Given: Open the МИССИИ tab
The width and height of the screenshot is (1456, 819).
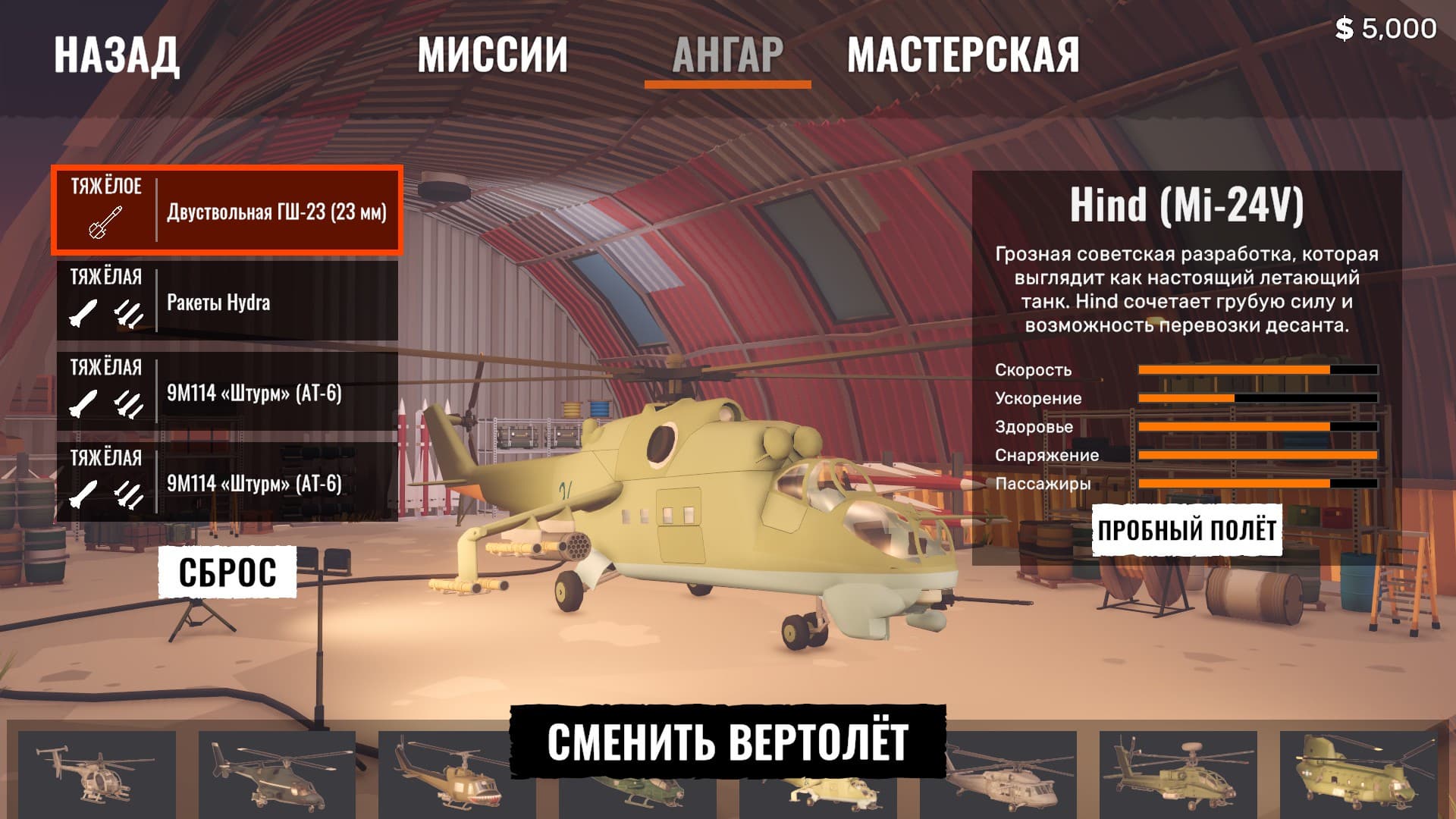Looking at the screenshot, I should click(x=494, y=52).
